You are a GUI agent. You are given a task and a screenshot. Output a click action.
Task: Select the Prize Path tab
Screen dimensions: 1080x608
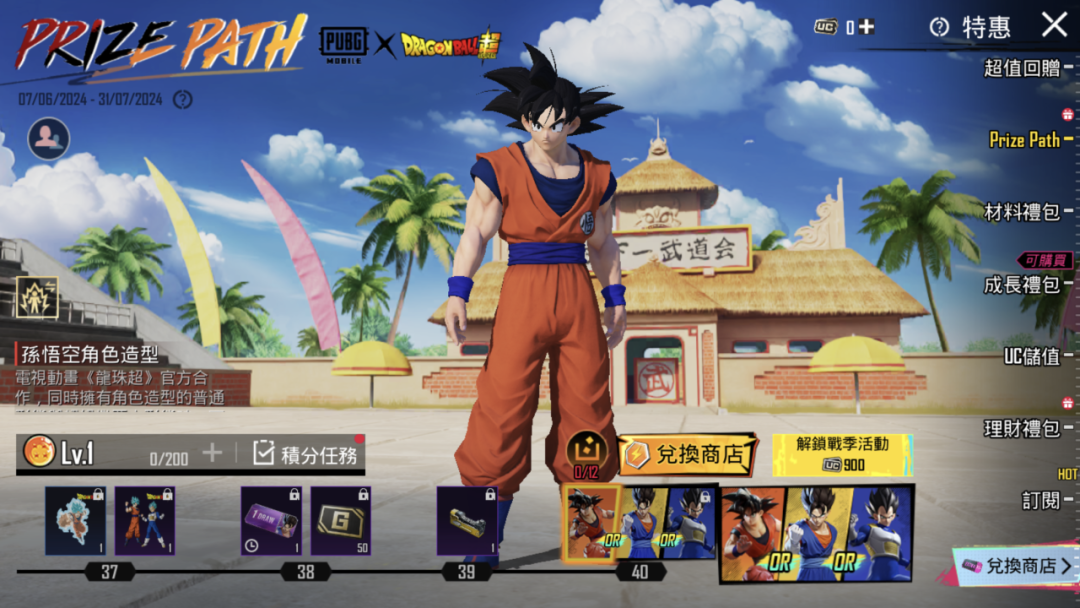[x=1024, y=140]
